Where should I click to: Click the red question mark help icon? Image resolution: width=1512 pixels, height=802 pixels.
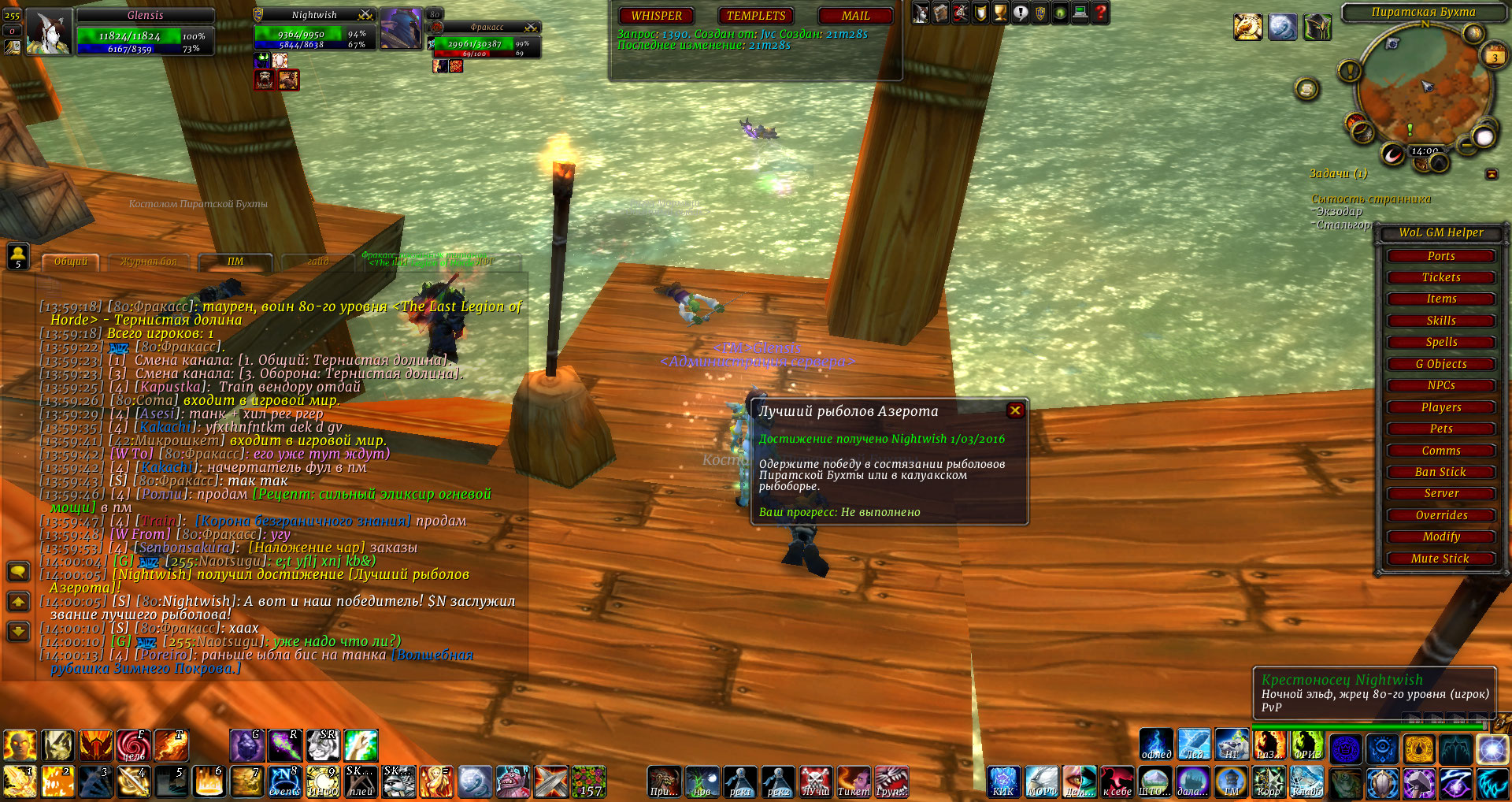pos(1100,13)
